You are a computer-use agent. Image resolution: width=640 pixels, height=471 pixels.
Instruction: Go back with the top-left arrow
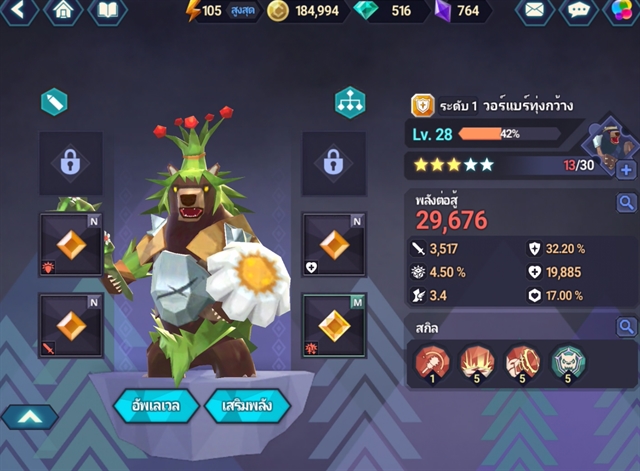(x=20, y=11)
